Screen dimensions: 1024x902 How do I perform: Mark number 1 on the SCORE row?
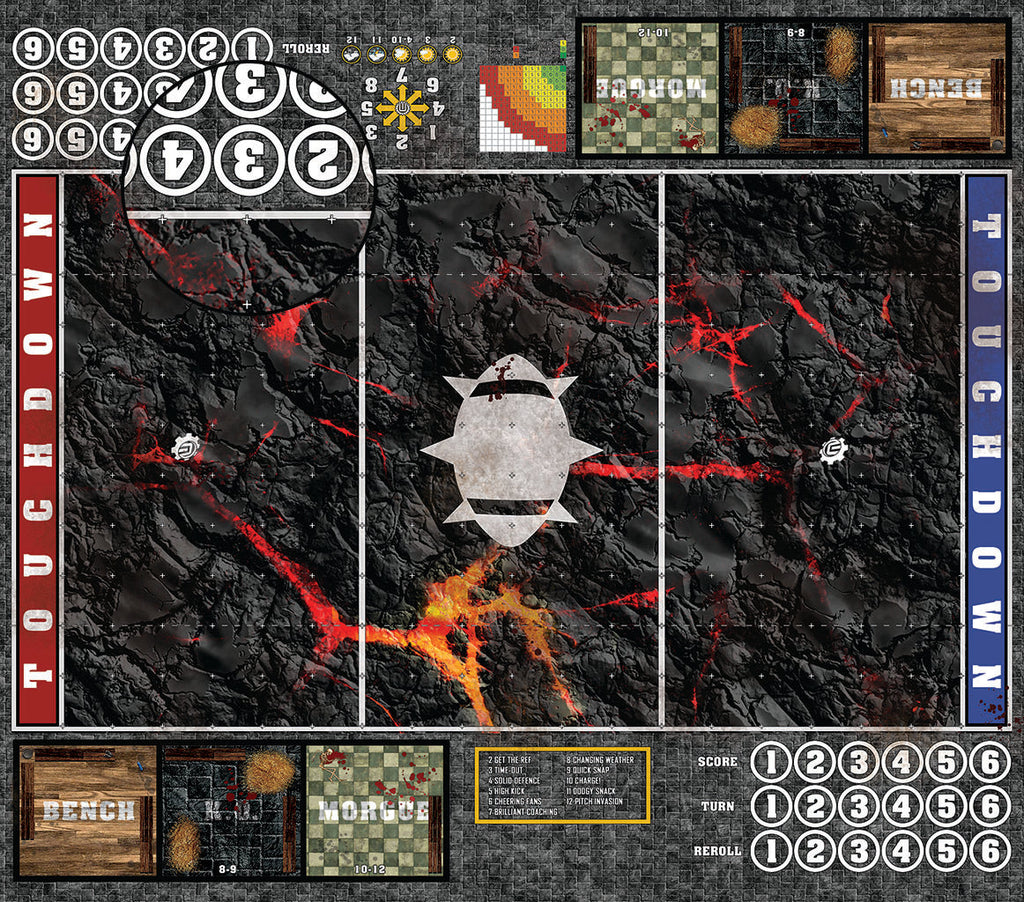pos(771,763)
